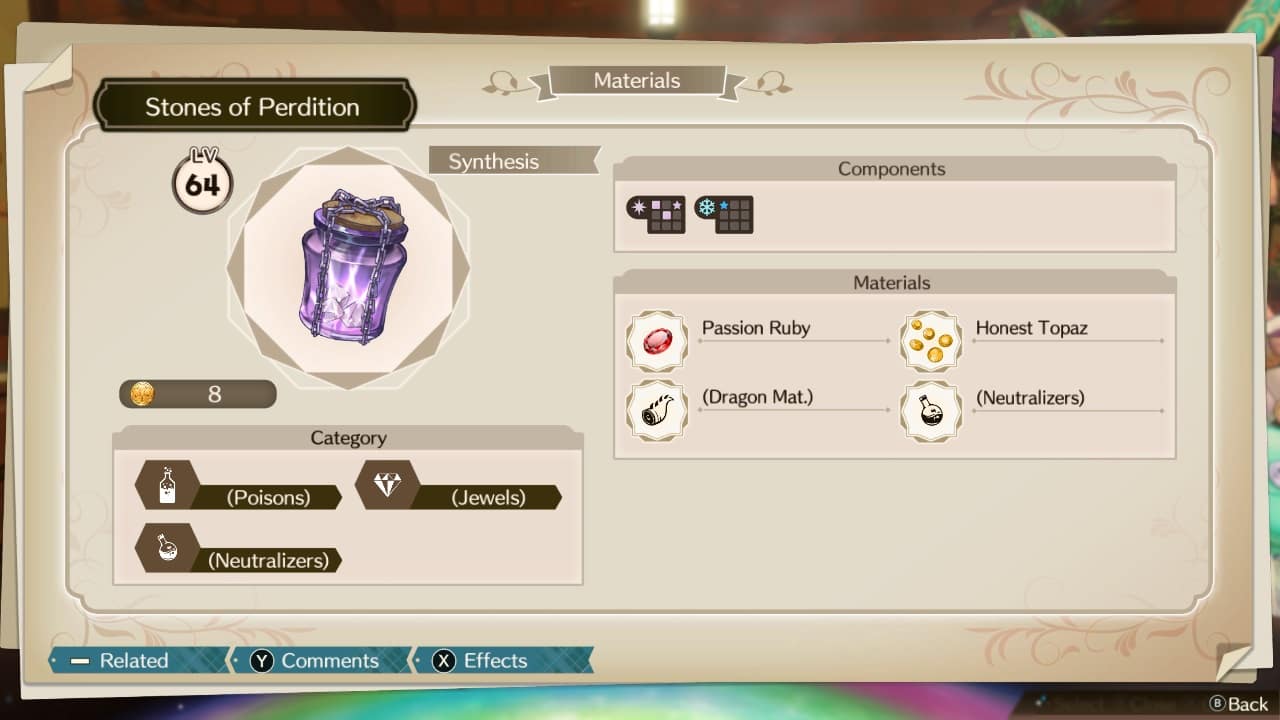Click the (Poisons) bottle category icon
Screen dimensions: 1280x720
[168, 485]
